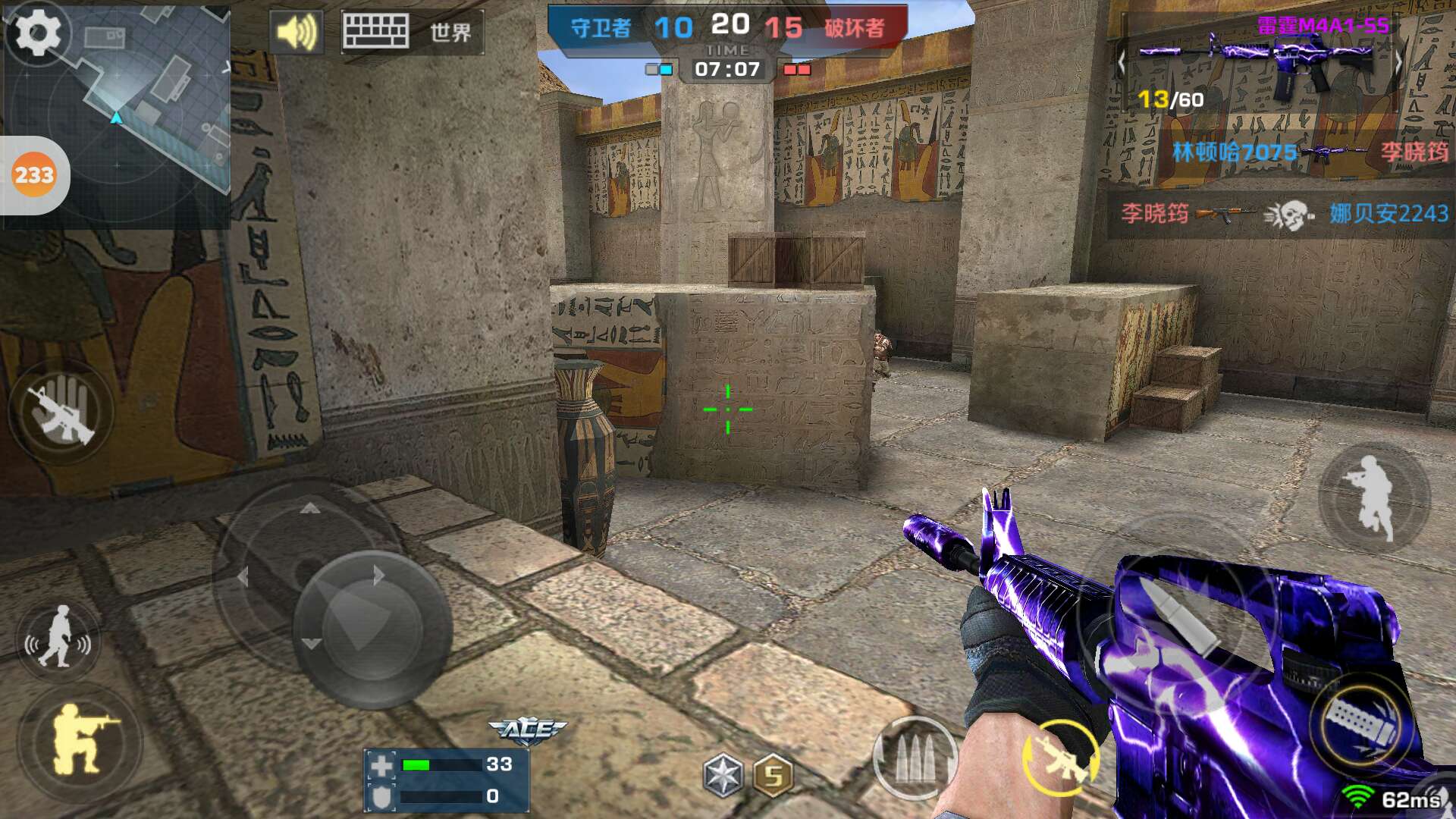Activate the yellow crouch button
The width and height of the screenshot is (1456, 819).
point(80,739)
